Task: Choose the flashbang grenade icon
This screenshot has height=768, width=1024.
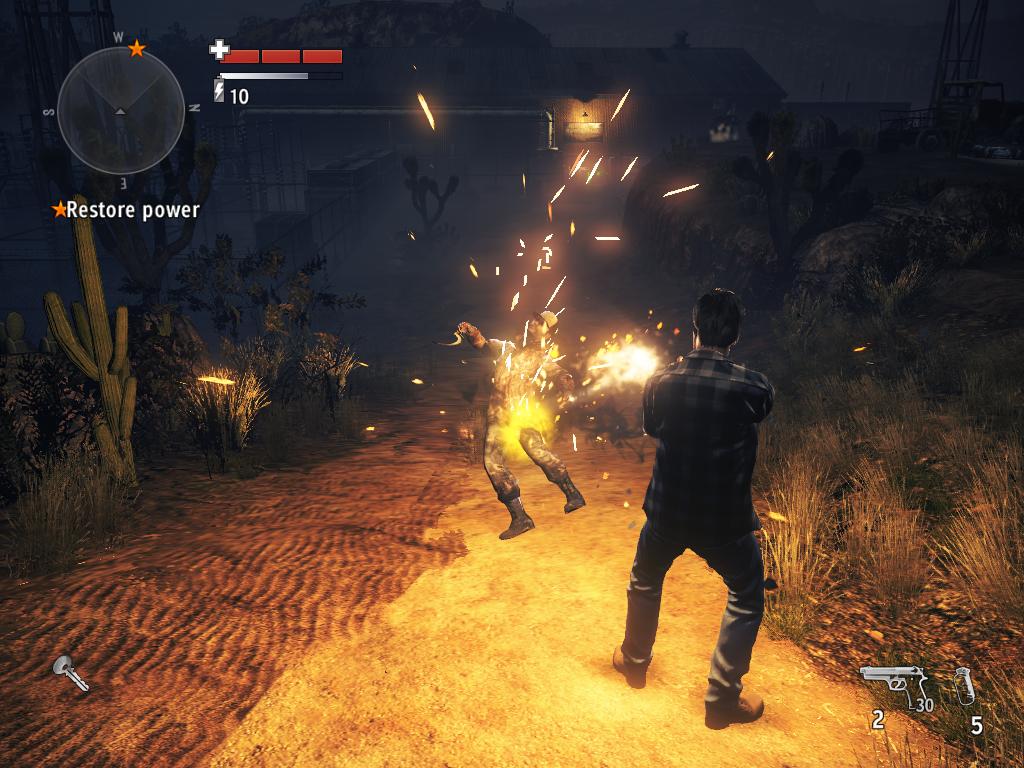Action: coord(964,686)
